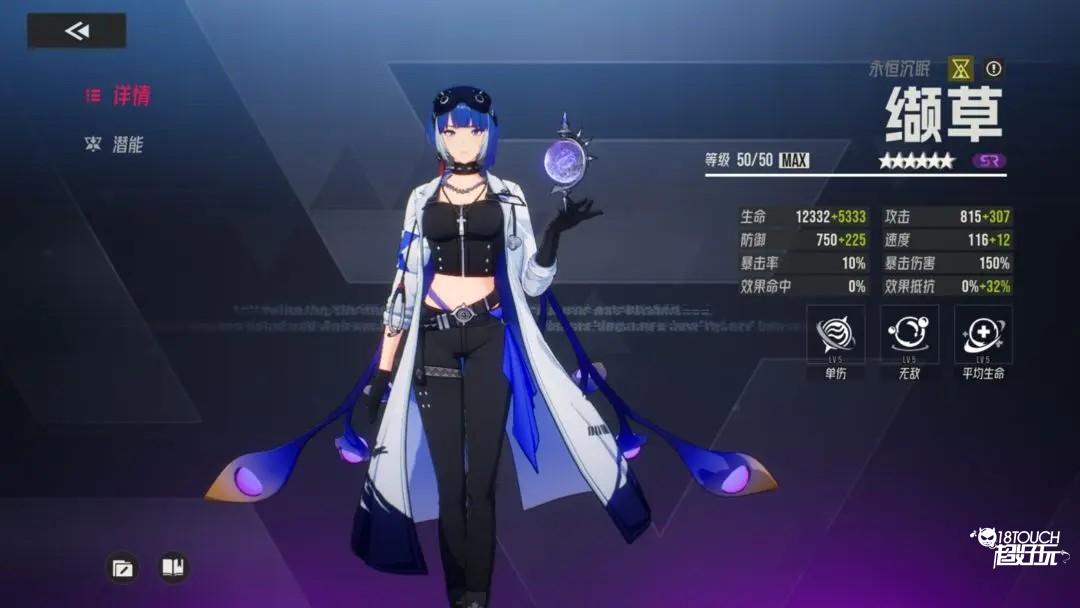Image resolution: width=1080 pixels, height=608 pixels.
Task: Click the purple SR rarity badge
Action: click(x=989, y=160)
